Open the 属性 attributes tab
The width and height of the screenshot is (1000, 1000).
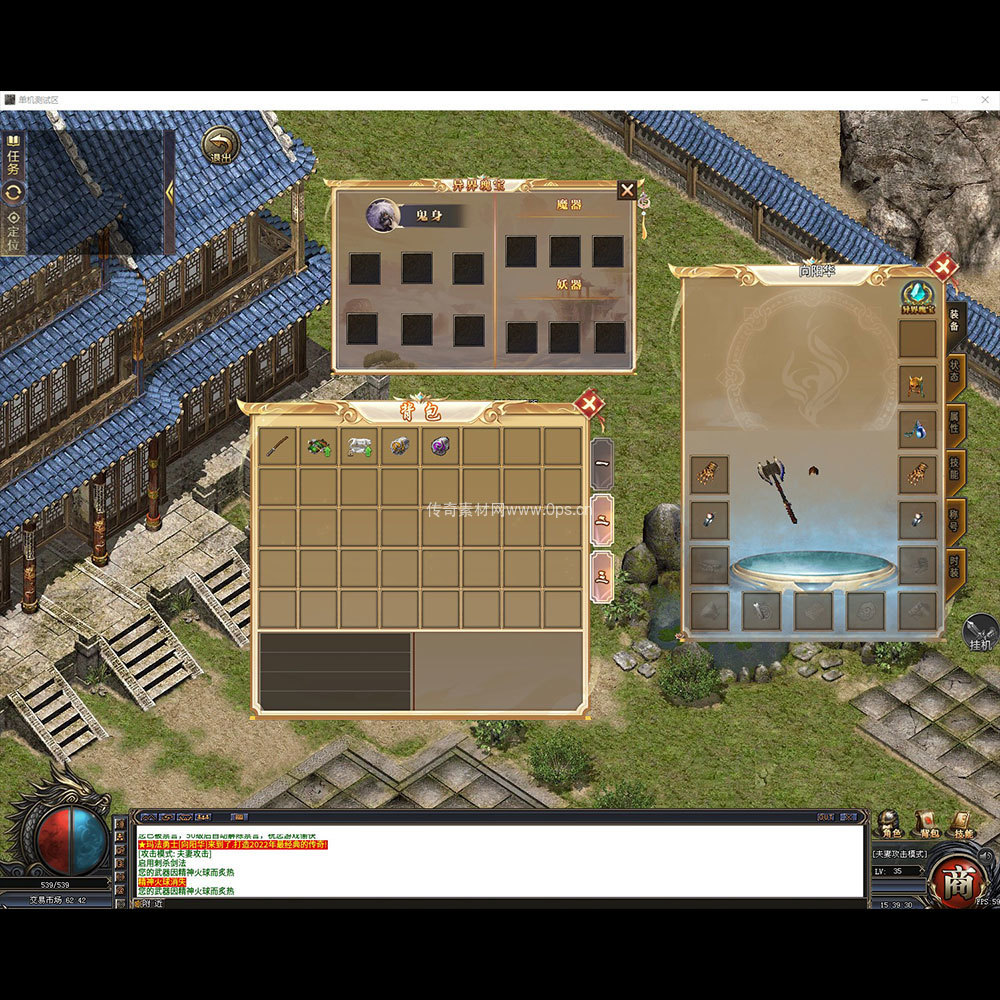955,427
